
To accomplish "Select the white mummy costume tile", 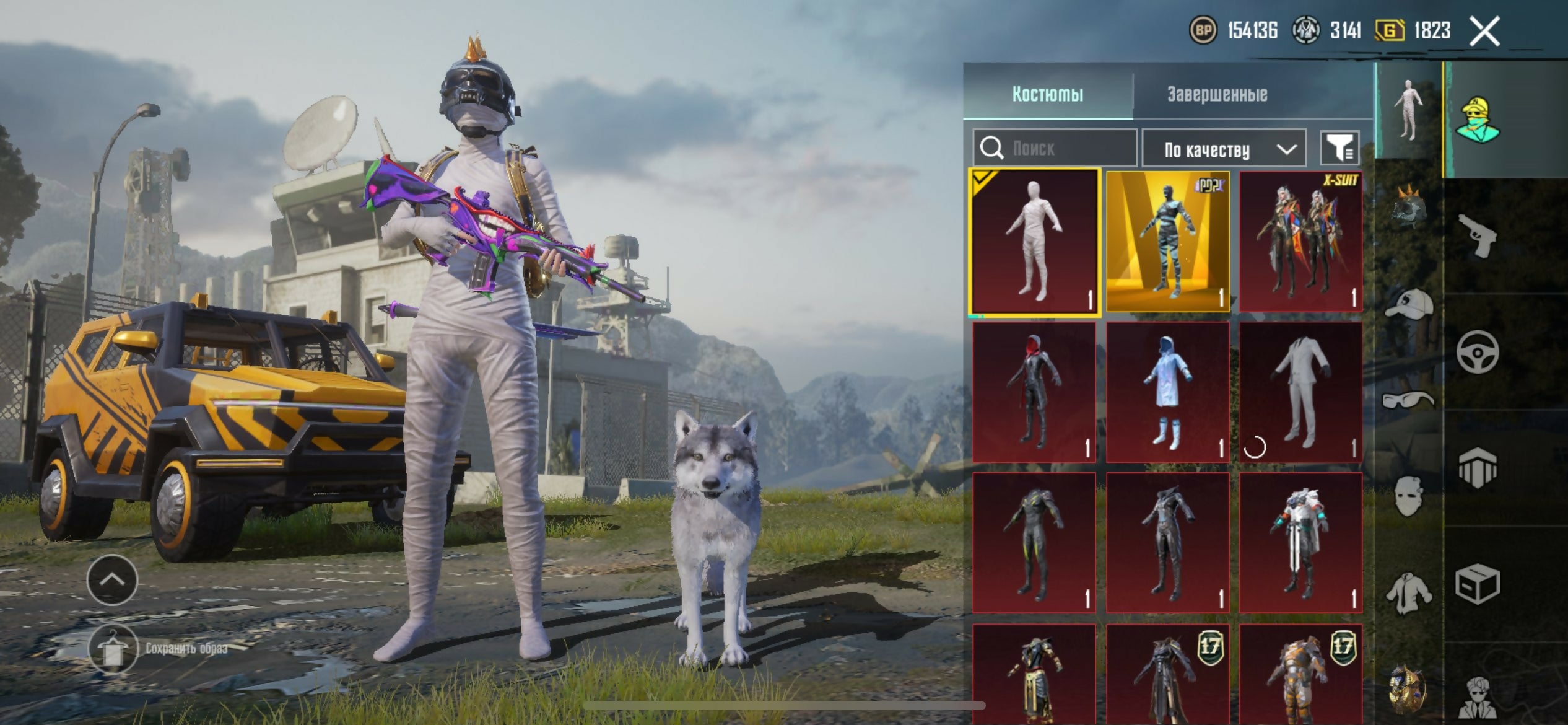I will tap(1034, 242).
